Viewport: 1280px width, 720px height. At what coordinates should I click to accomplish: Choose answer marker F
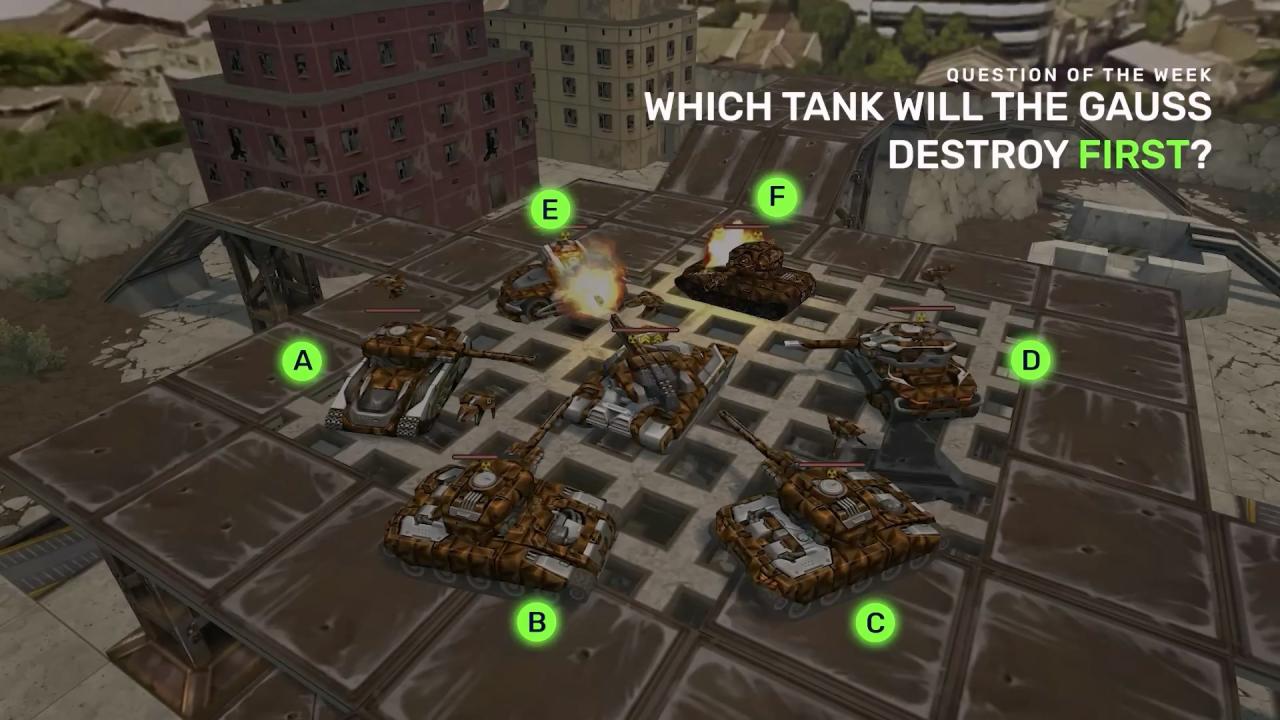[x=777, y=198]
